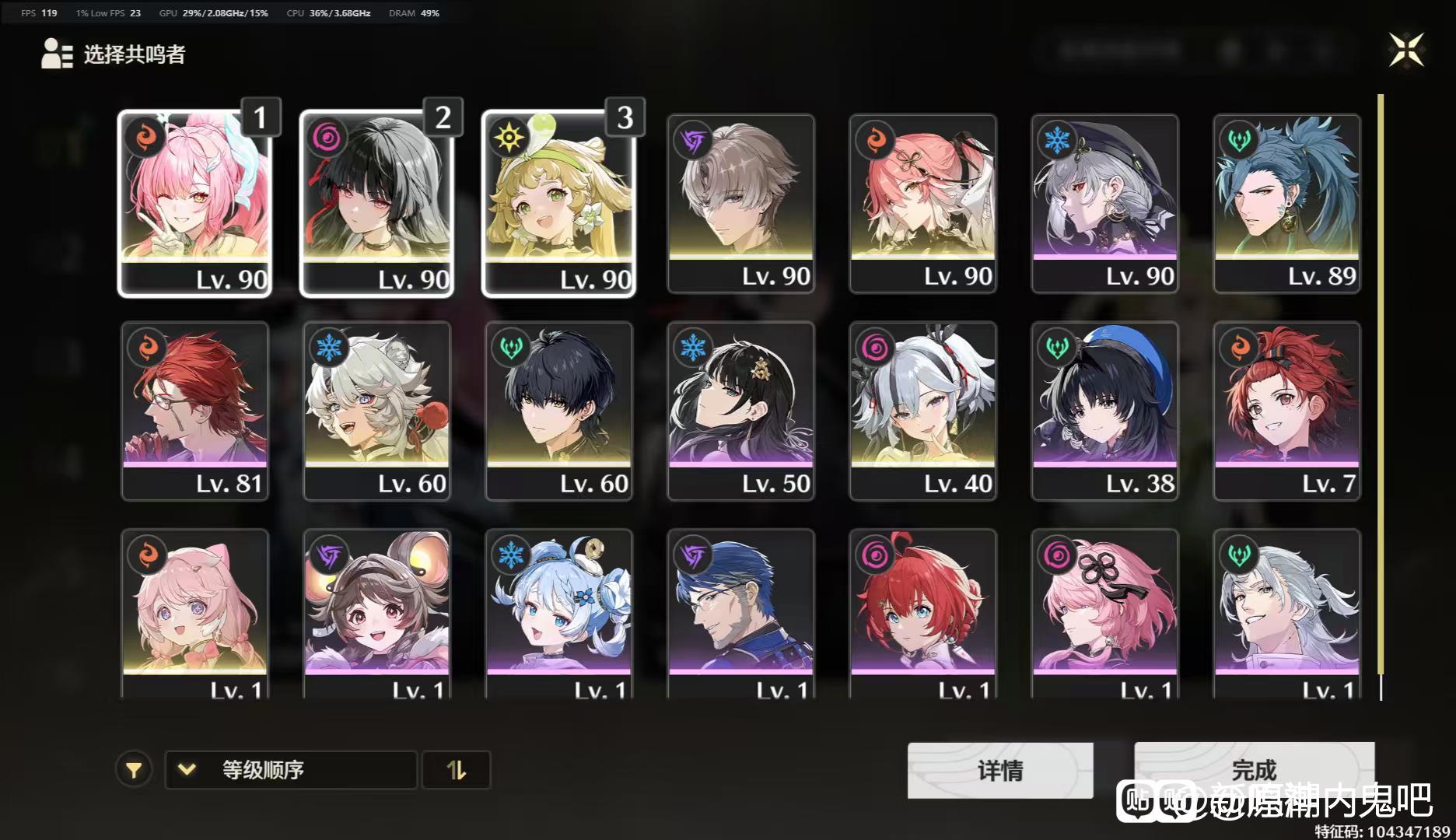
Task: Open the 等级顺序 sort dropdown
Action: point(291,770)
